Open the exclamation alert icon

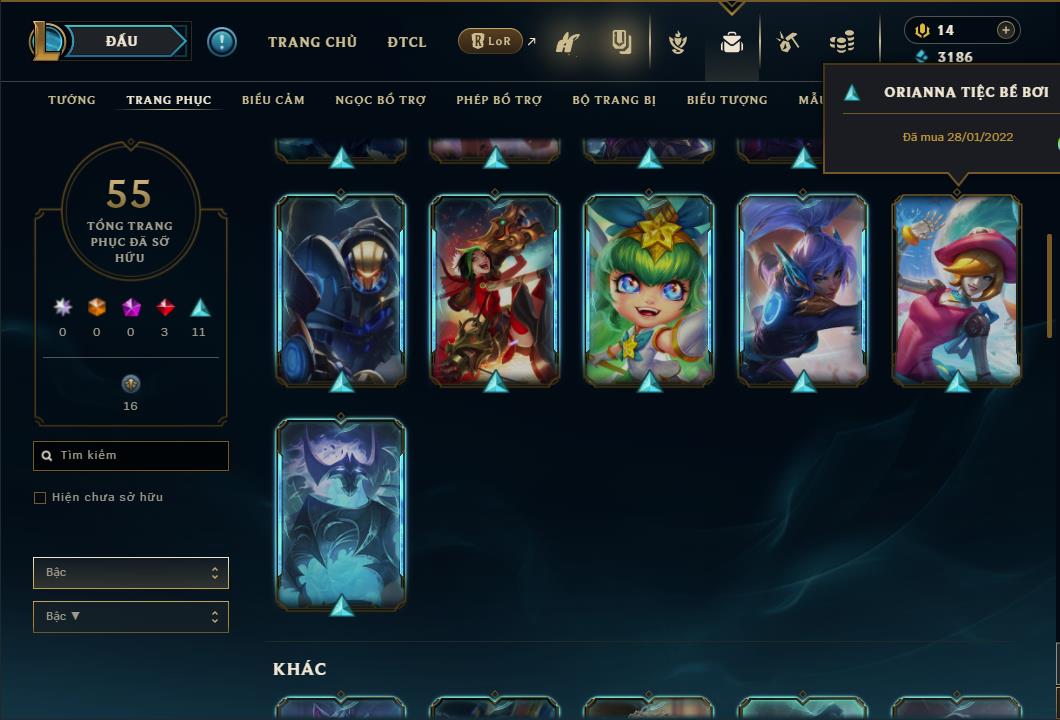(222, 41)
